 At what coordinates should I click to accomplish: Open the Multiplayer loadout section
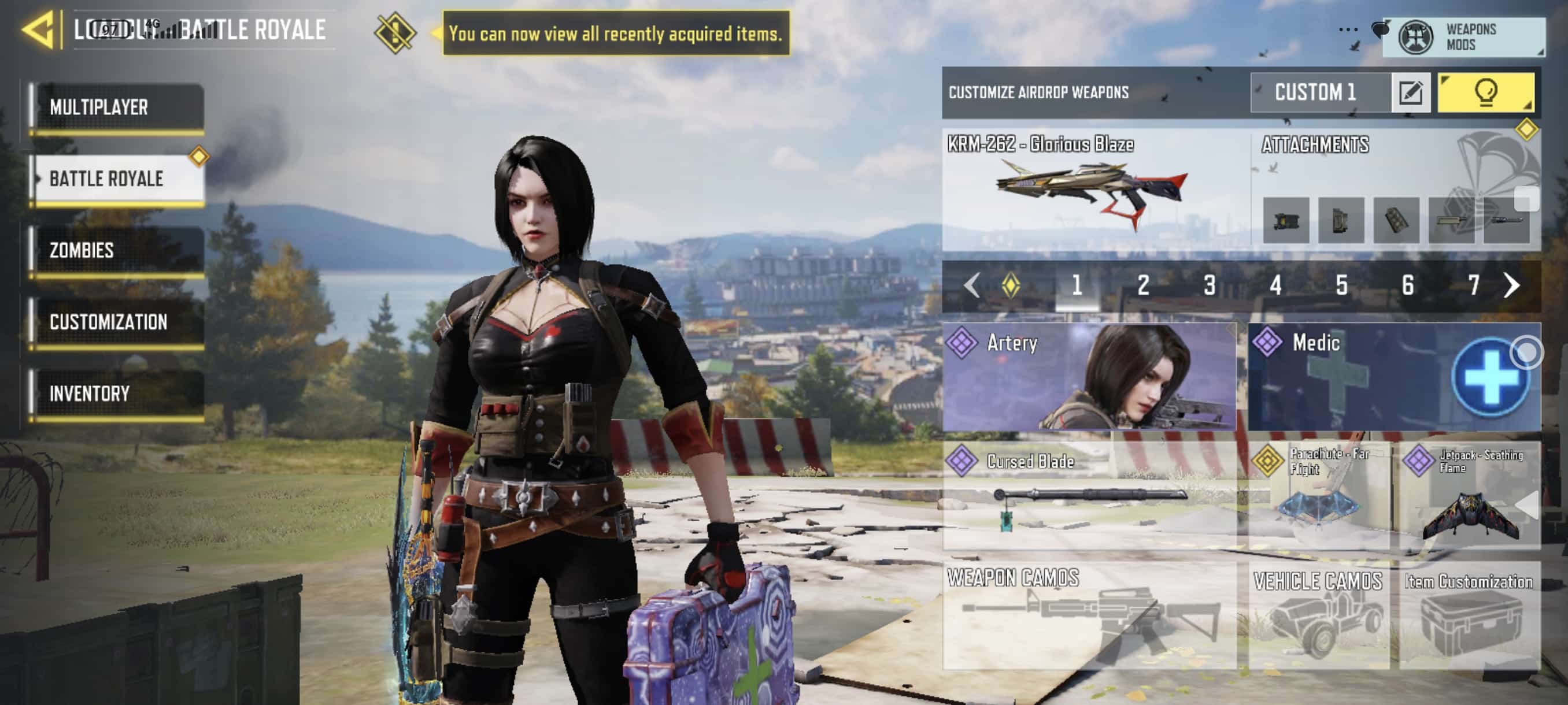click(x=117, y=107)
